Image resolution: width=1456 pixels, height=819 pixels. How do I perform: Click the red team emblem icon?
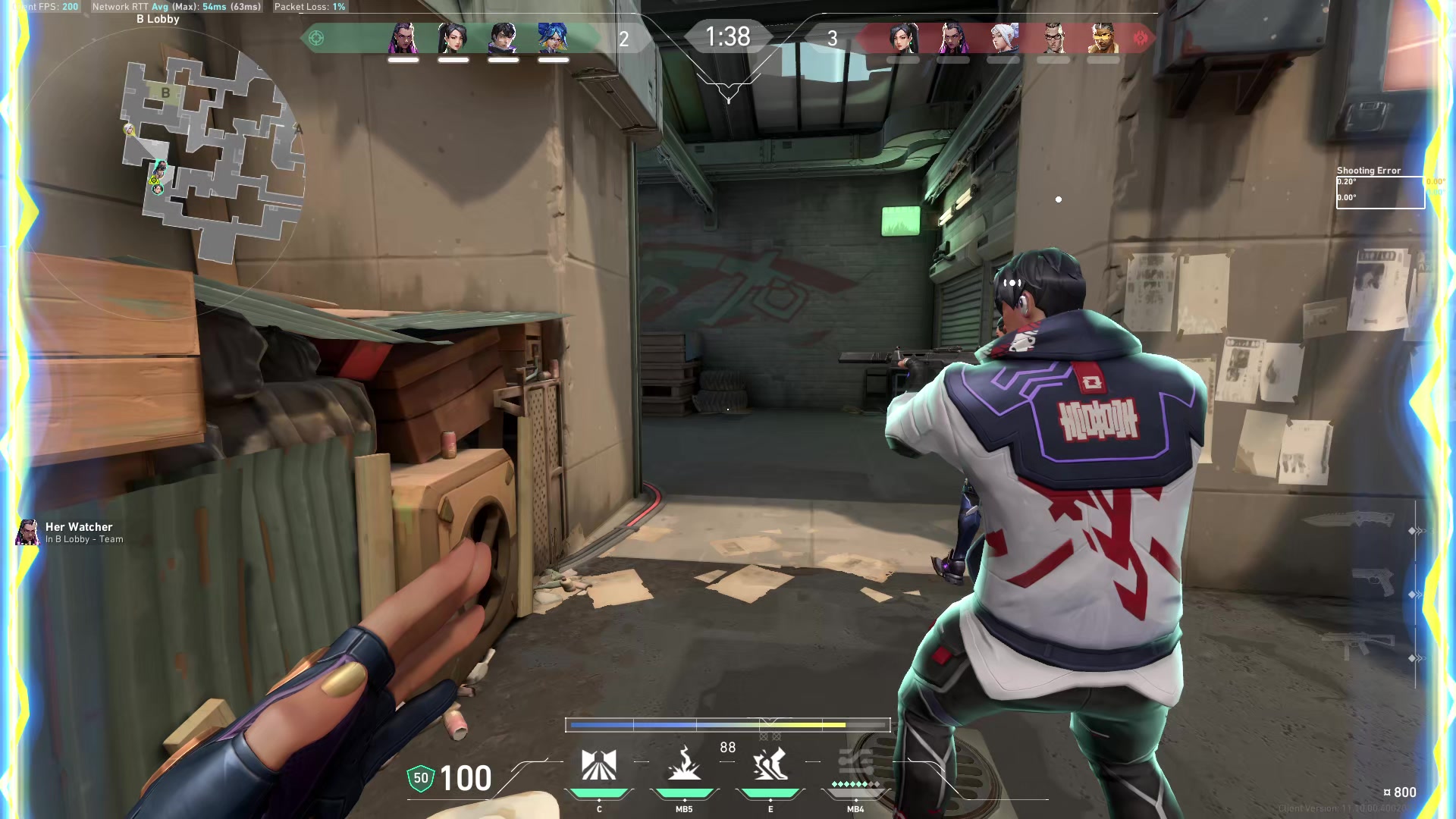pos(1141,38)
